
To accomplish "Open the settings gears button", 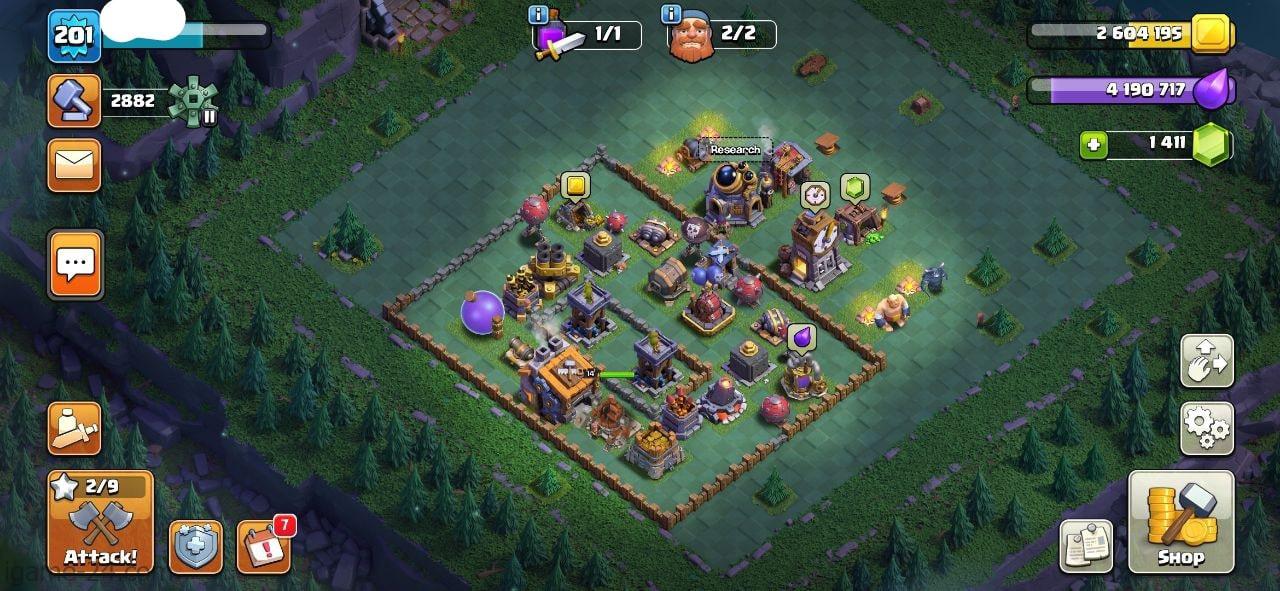I will tap(1206, 429).
